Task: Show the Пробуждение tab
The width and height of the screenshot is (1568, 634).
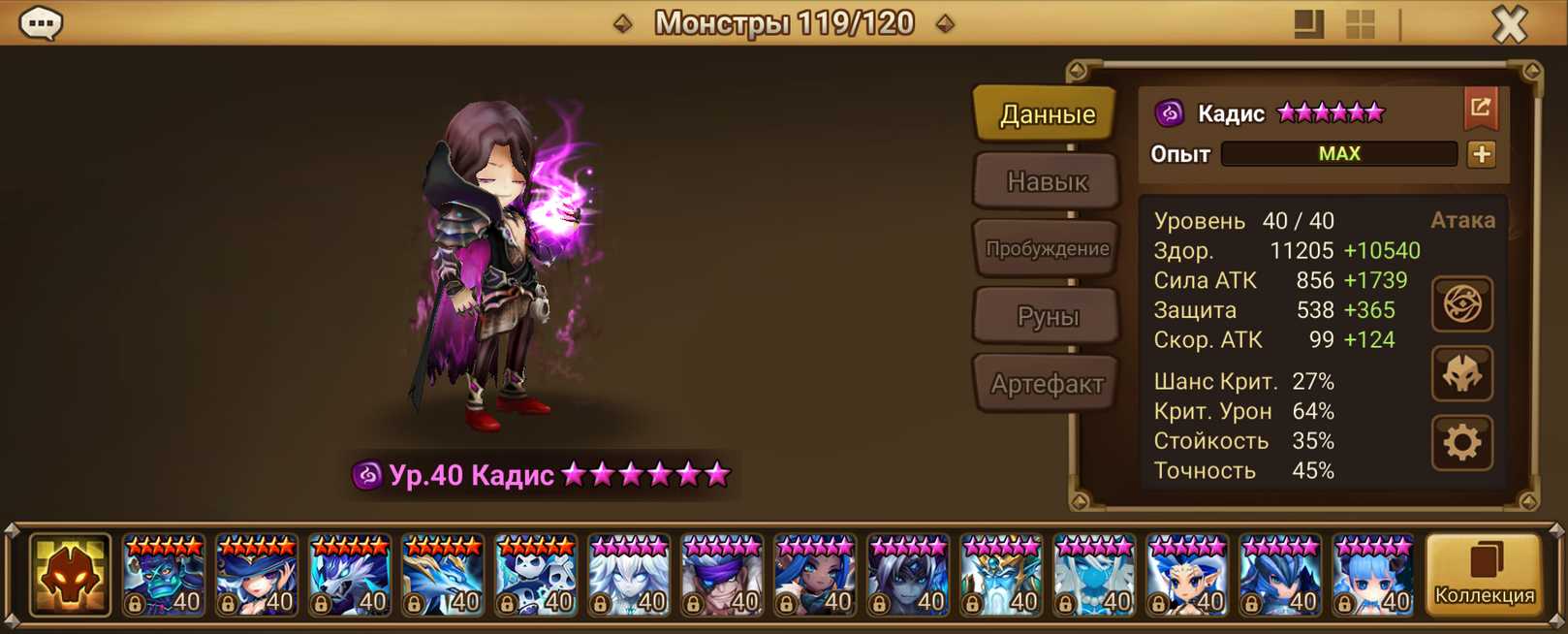Action: pos(1046,248)
